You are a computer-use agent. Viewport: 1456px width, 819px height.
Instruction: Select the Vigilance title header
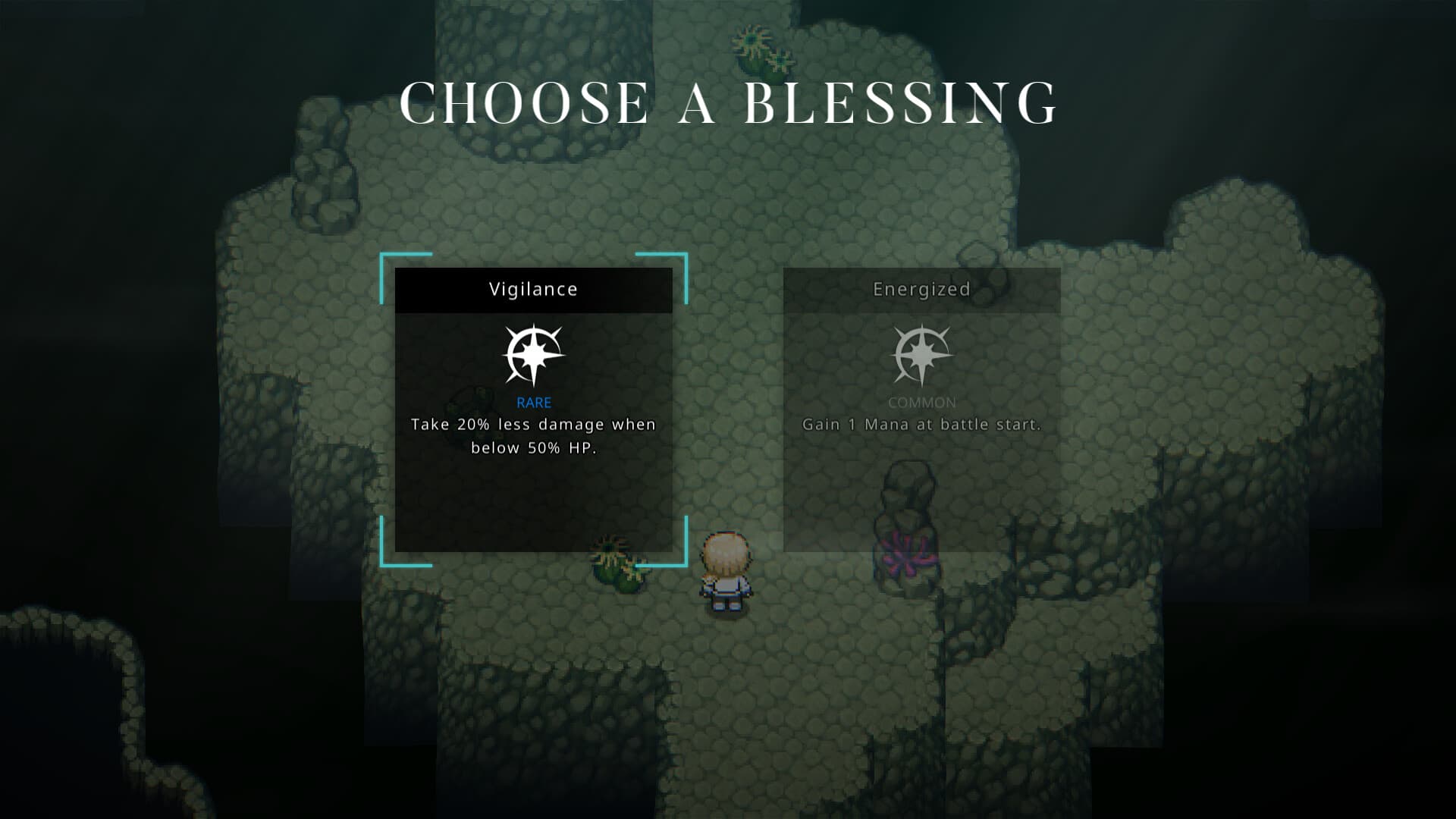point(533,289)
